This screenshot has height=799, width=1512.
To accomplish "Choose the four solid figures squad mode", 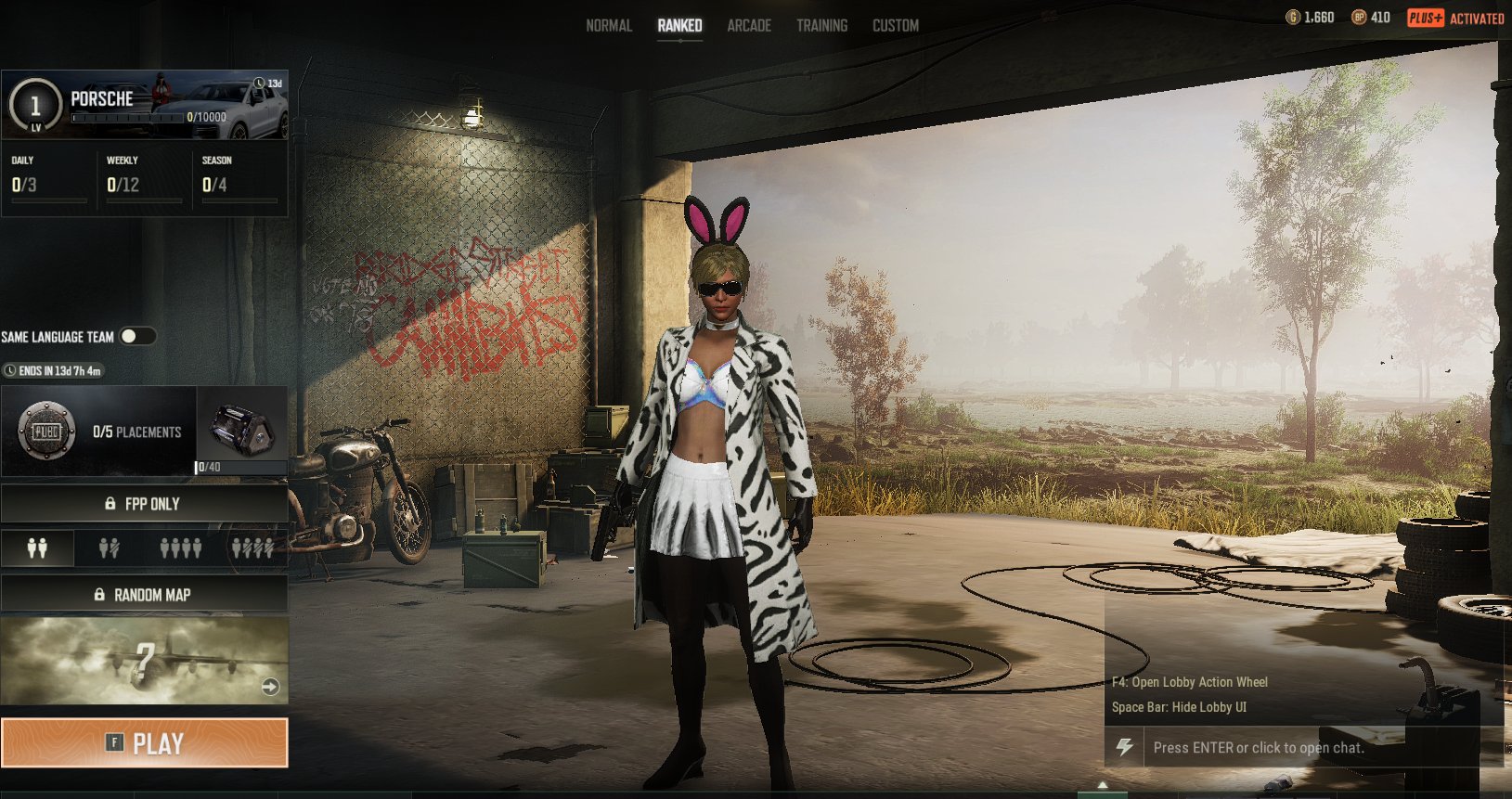I will tap(180, 548).
